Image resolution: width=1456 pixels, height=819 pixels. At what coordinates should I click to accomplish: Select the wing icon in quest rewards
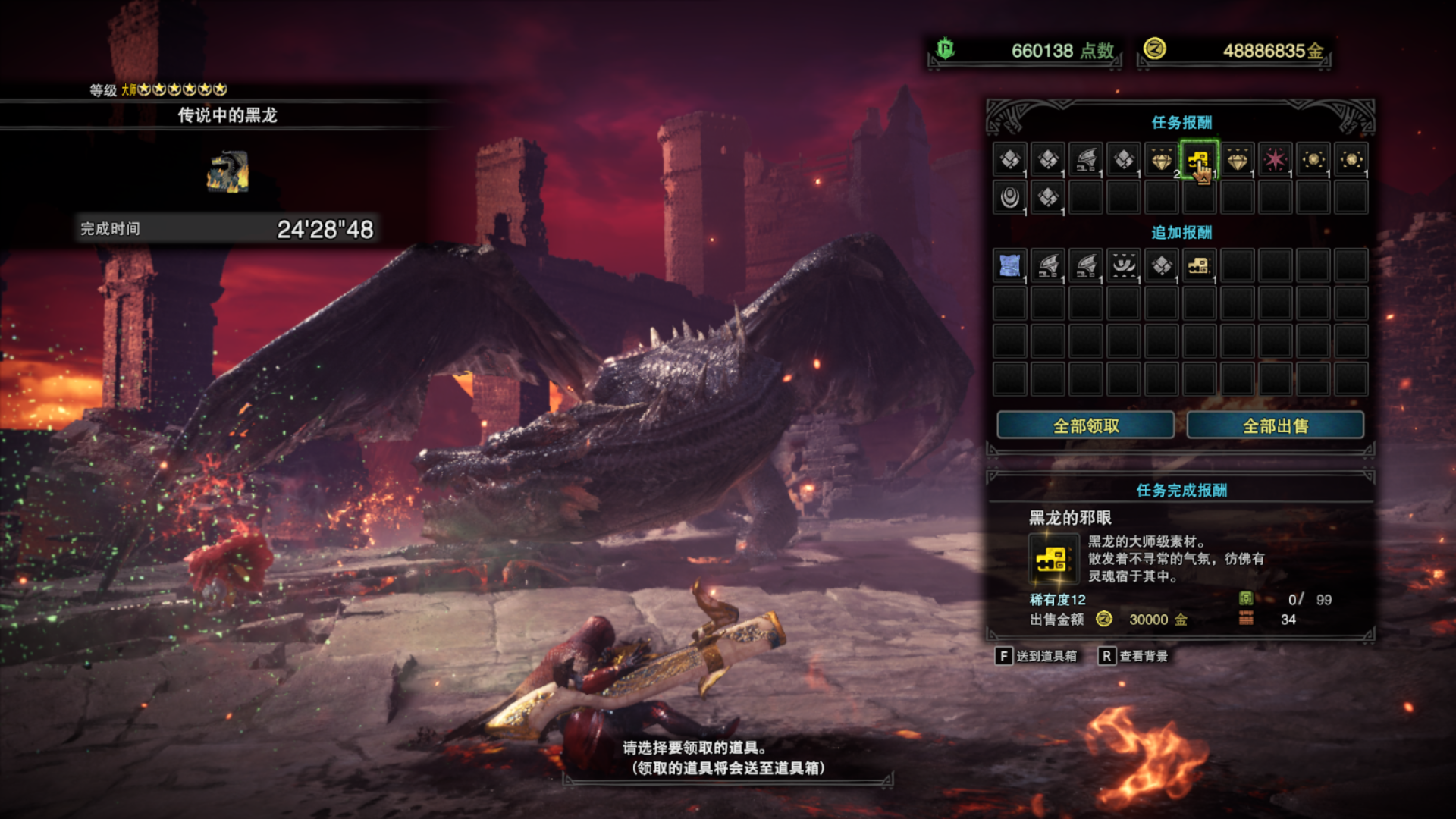click(1085, 160)
